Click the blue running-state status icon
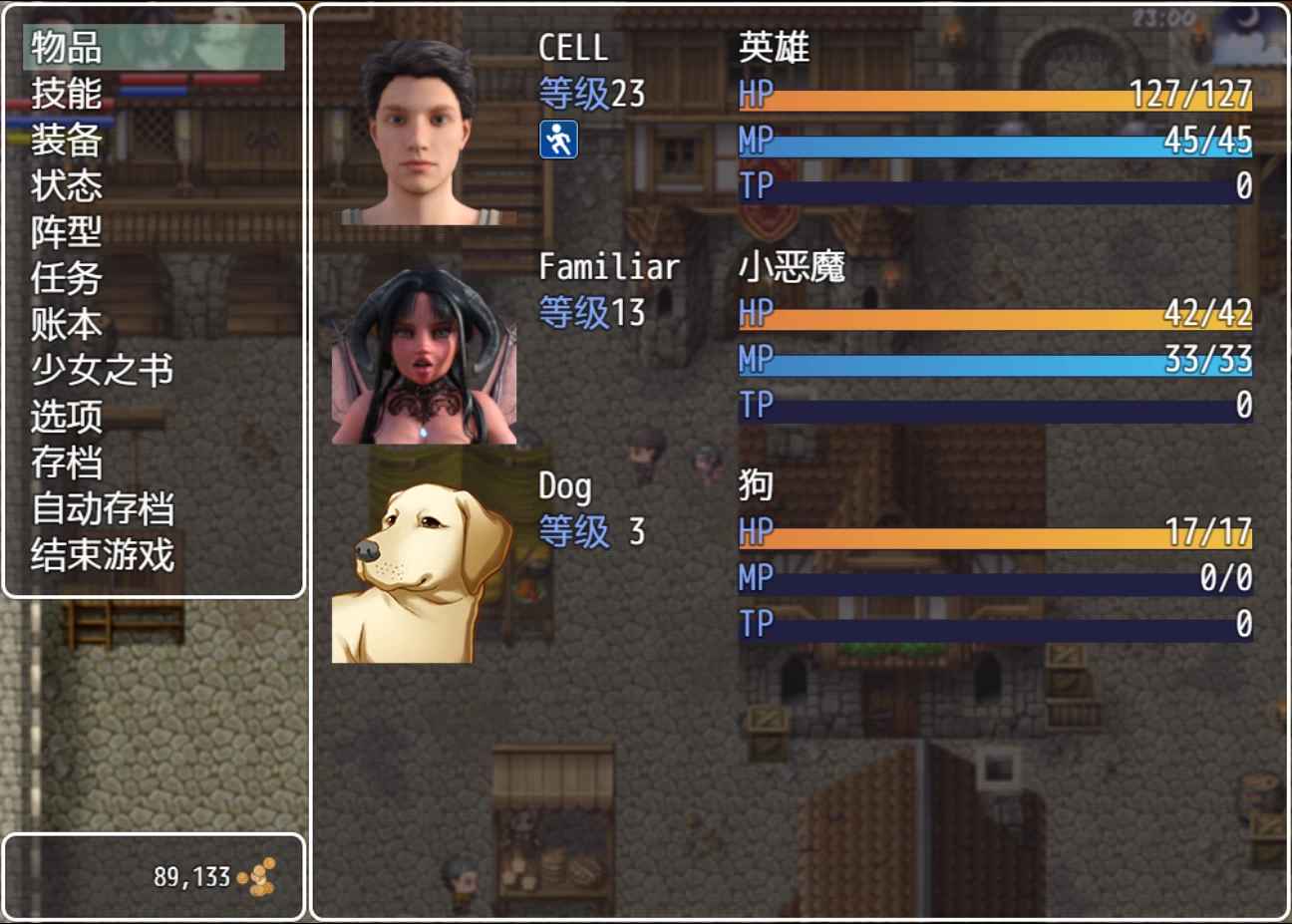Viewport: 1292px width, 924px height. click(x=560, y=142)
